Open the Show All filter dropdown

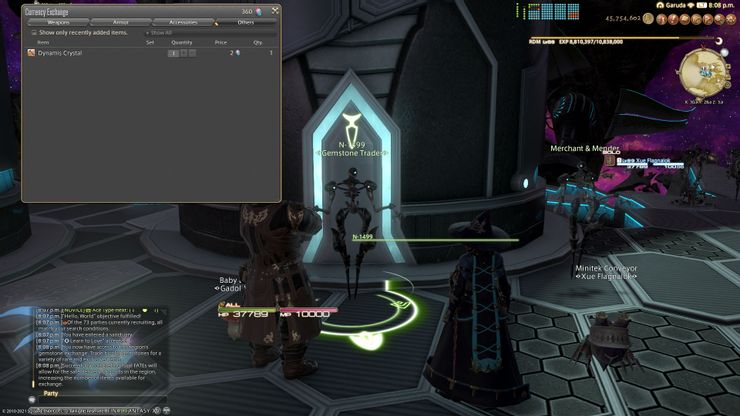tap(160, 32)
